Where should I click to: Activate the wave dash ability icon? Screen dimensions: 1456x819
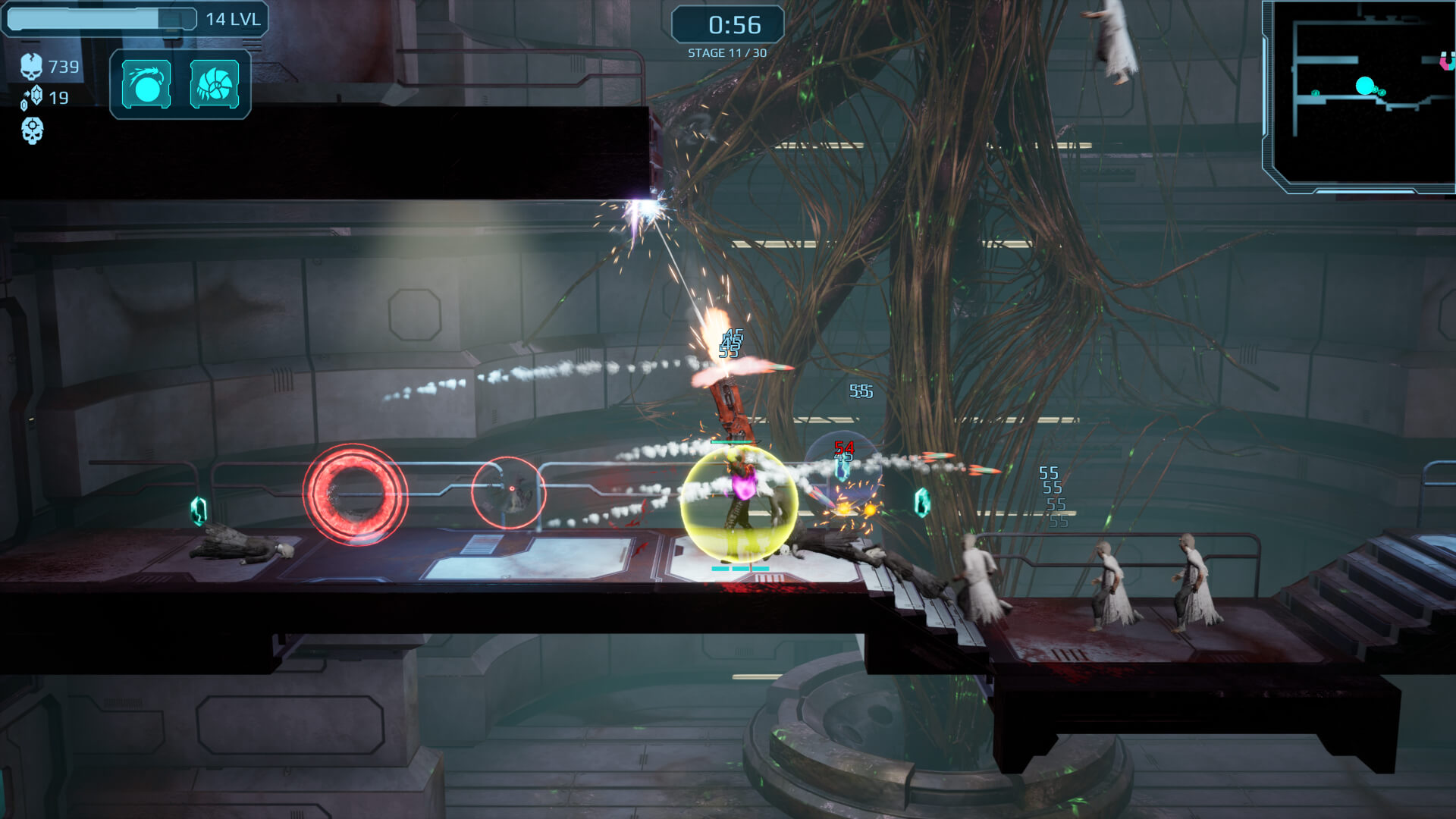[146, 83]
